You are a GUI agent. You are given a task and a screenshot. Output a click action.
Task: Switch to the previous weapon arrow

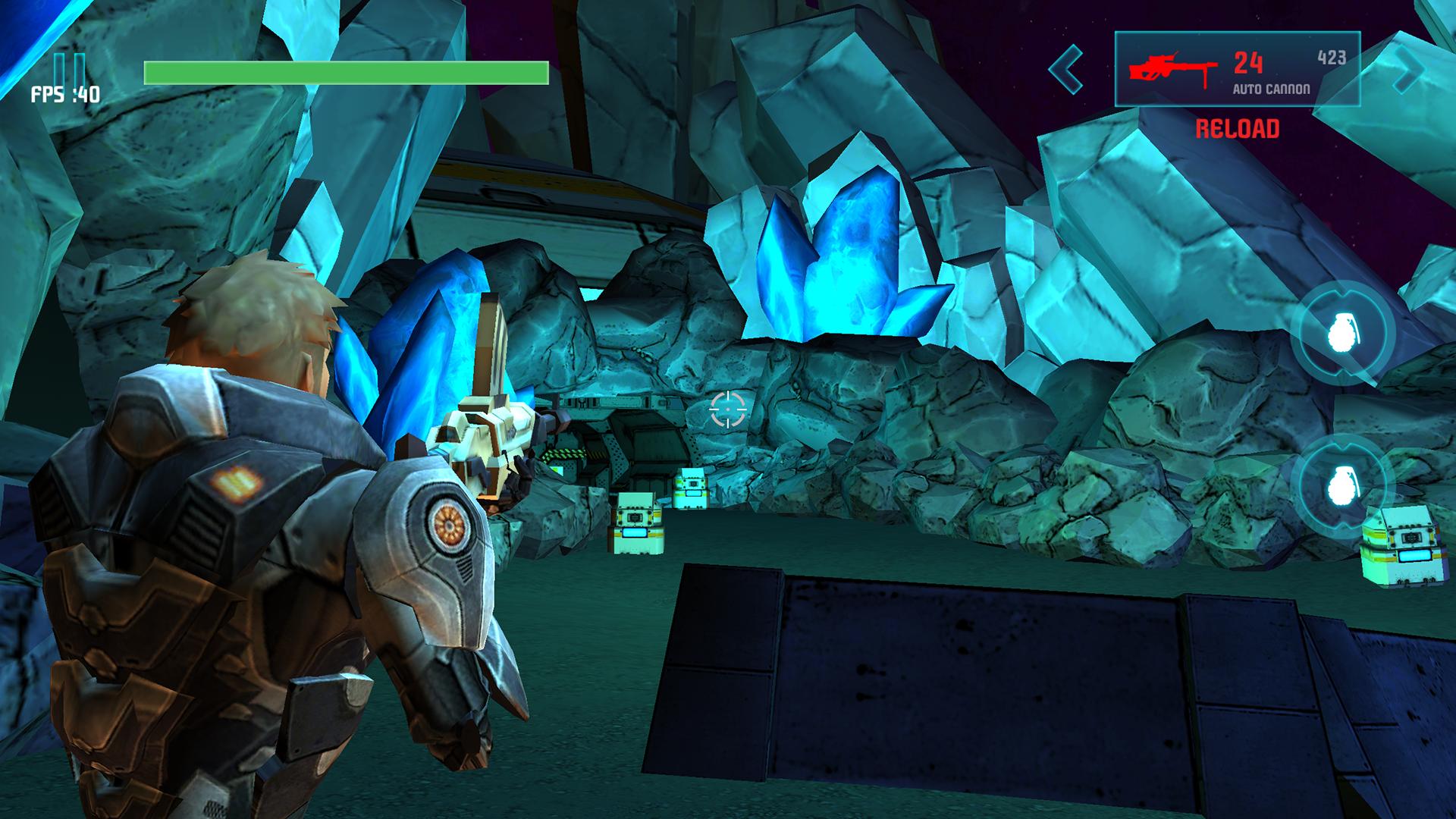(x=1066, y=70)
